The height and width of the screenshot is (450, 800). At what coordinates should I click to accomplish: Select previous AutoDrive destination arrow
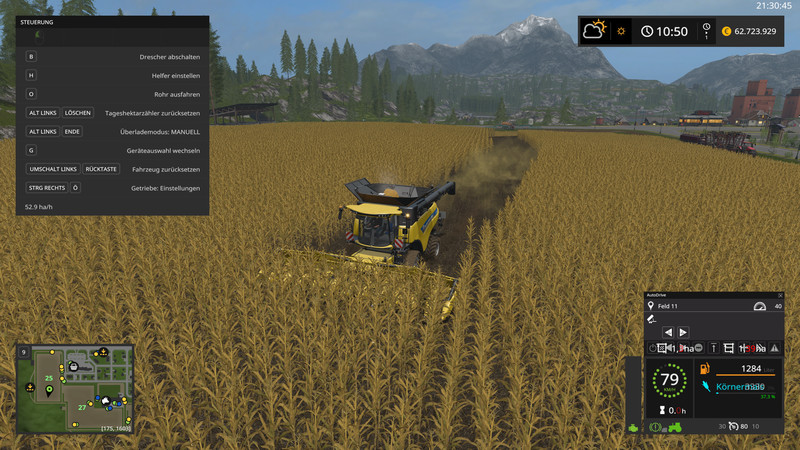pos(668,332)
